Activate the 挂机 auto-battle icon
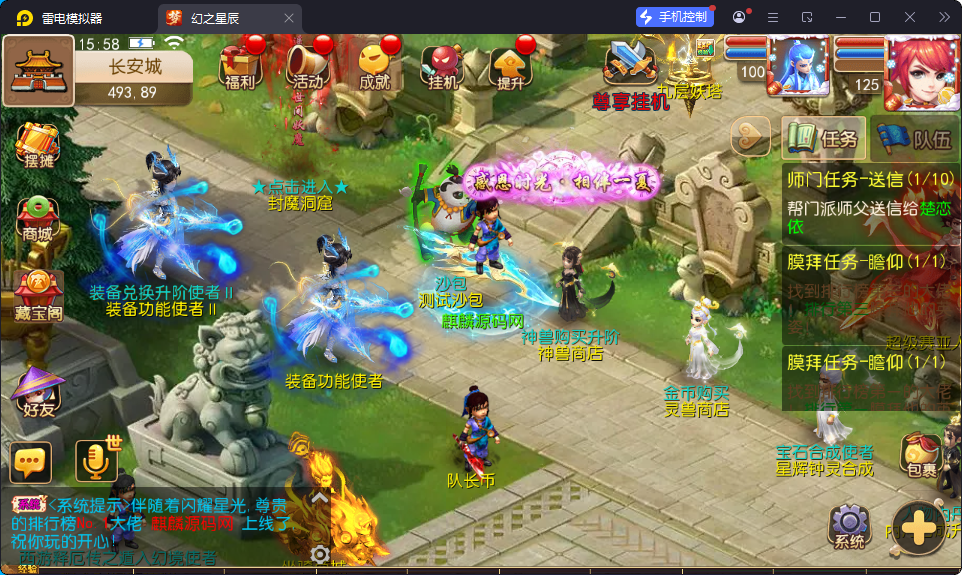 (x=442, y=66)
